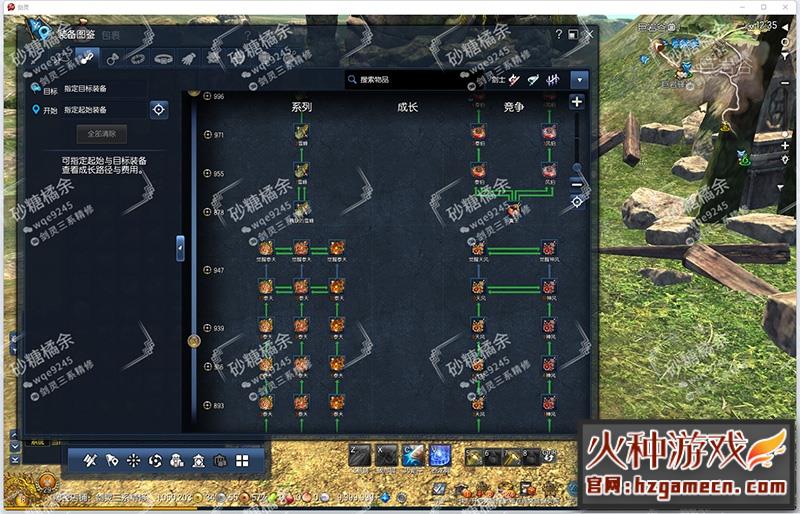Click the reset view button below zoom slider
The height and width of the screenshot is (514, 800).
tap(577, 202)
